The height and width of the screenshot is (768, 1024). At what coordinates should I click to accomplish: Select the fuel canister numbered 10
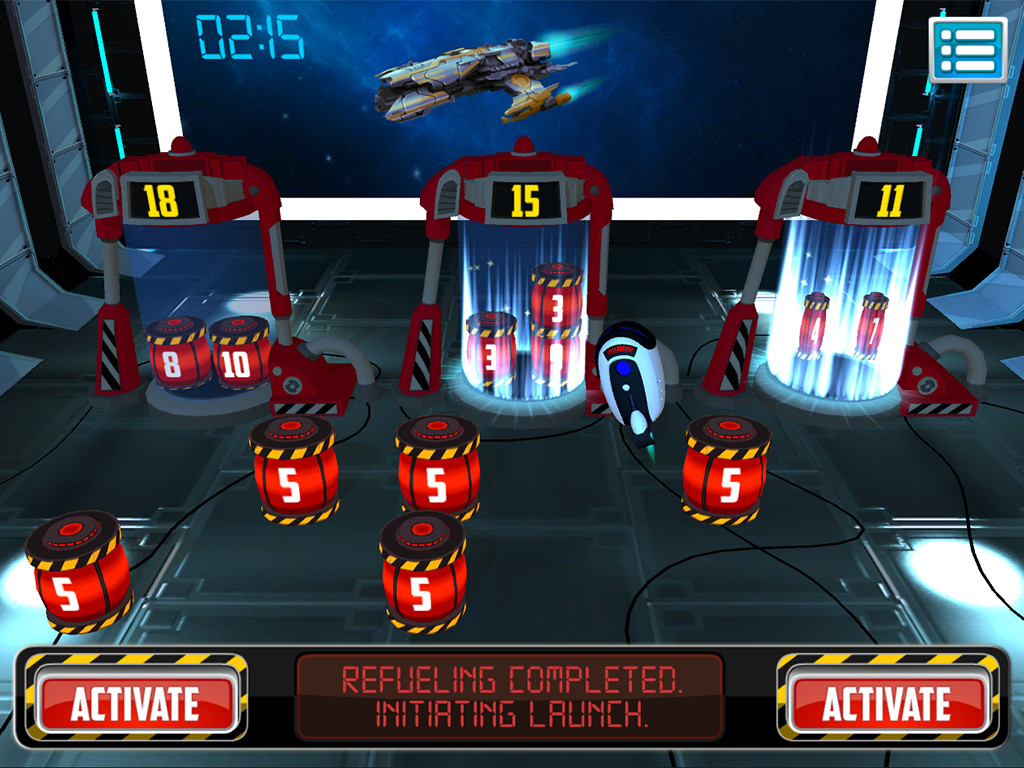tap(237, 357)
